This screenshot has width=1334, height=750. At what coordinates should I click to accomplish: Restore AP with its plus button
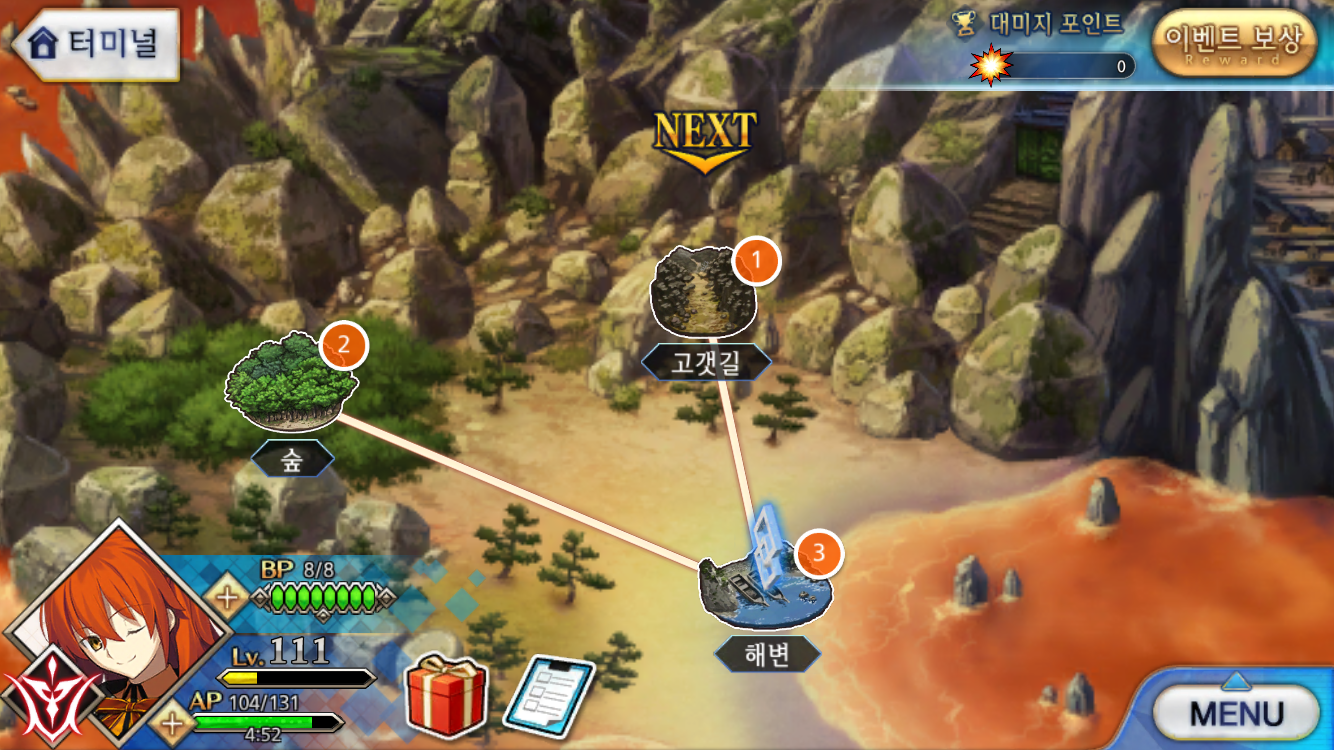(x=172, y=722)
